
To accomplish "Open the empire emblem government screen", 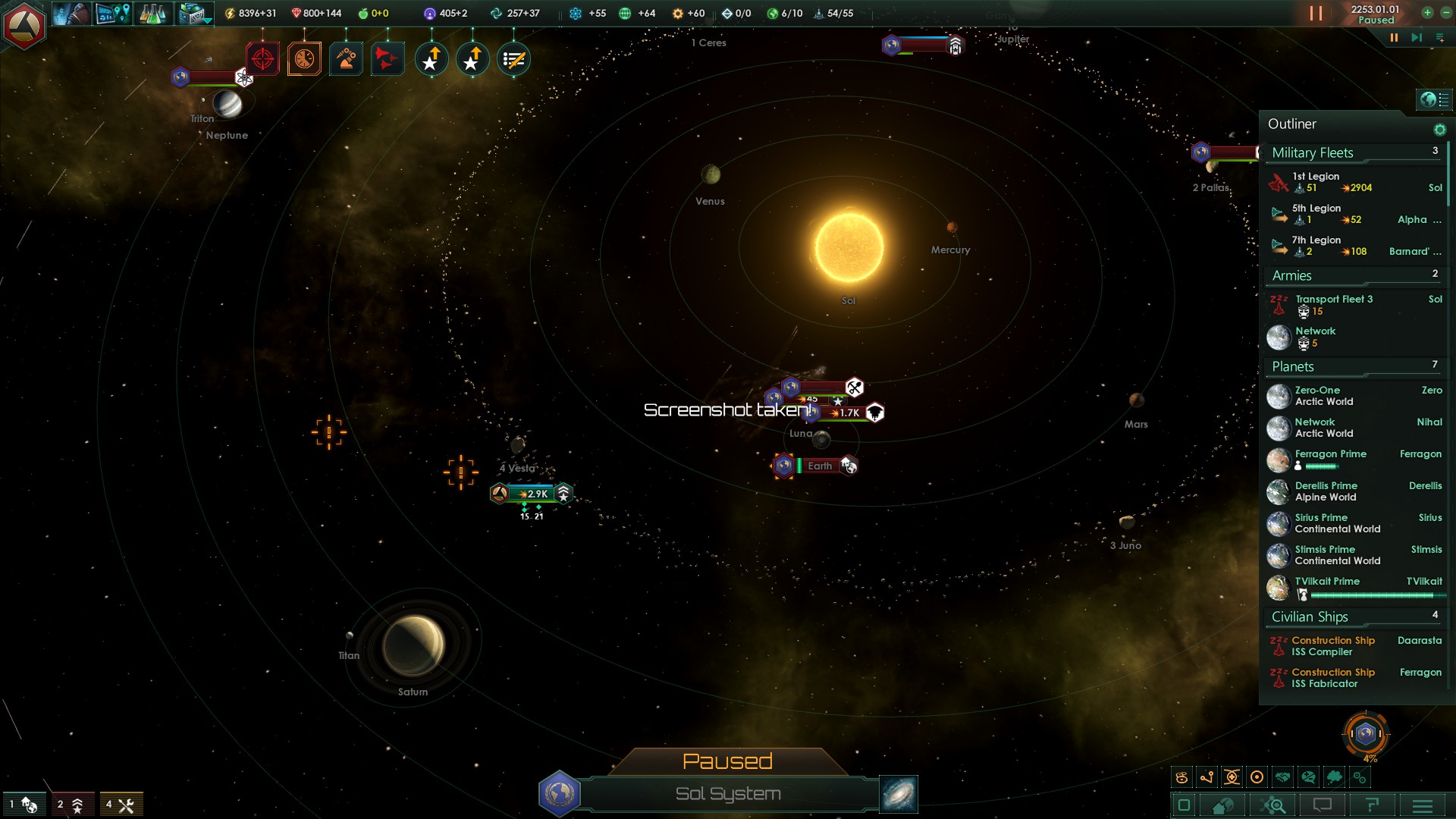I will [24, 26].
